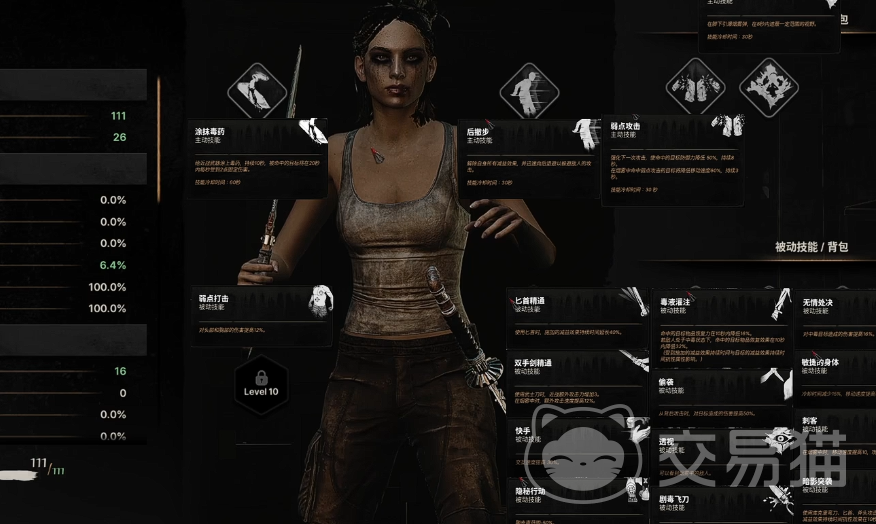Pick the 双手剑精通 passive skill
Image resolution: width=876 pixels, height=524 pixels.
click(x=574, y=373)
